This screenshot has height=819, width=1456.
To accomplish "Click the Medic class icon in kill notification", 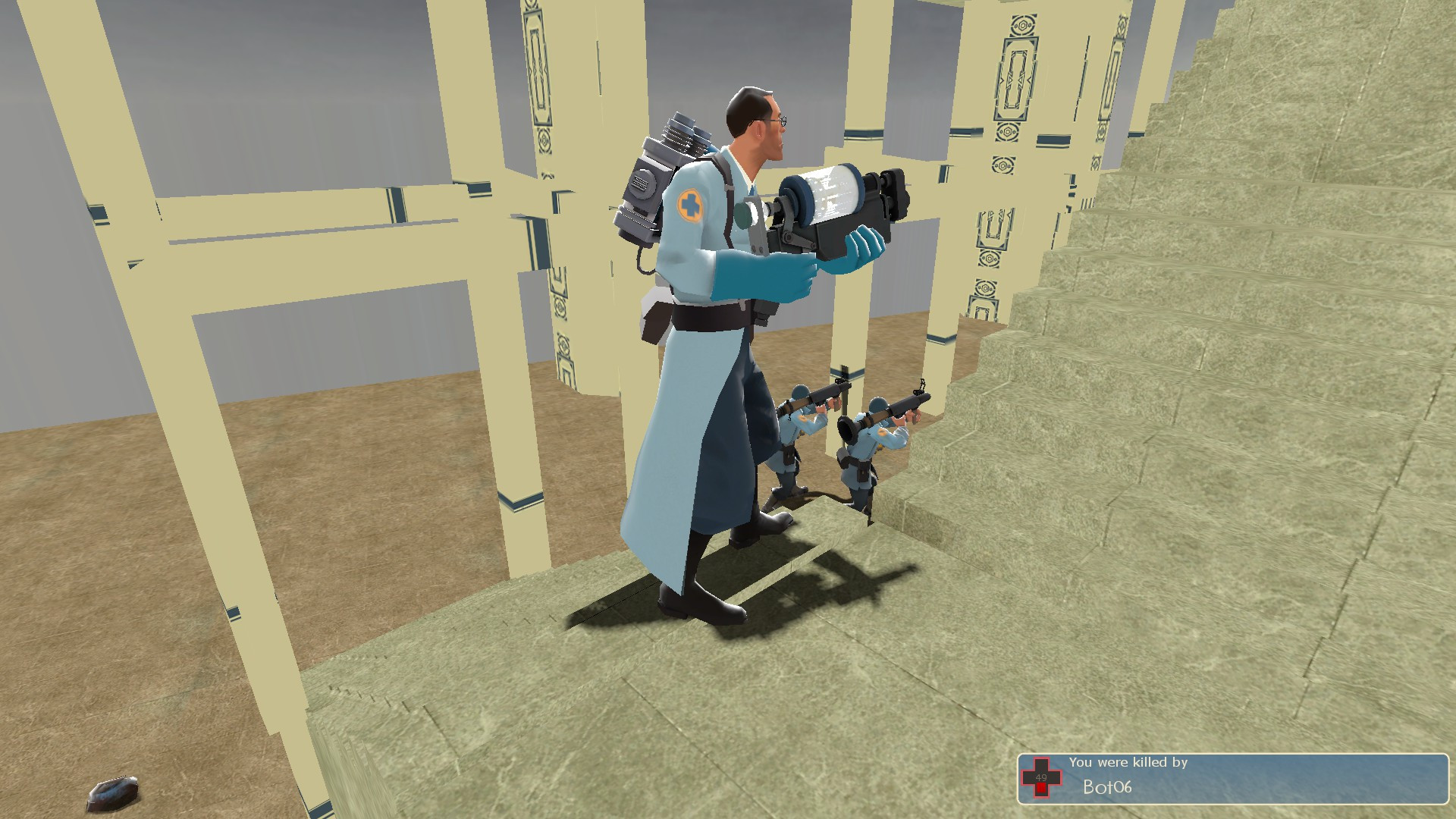I will pos(1041,778).
